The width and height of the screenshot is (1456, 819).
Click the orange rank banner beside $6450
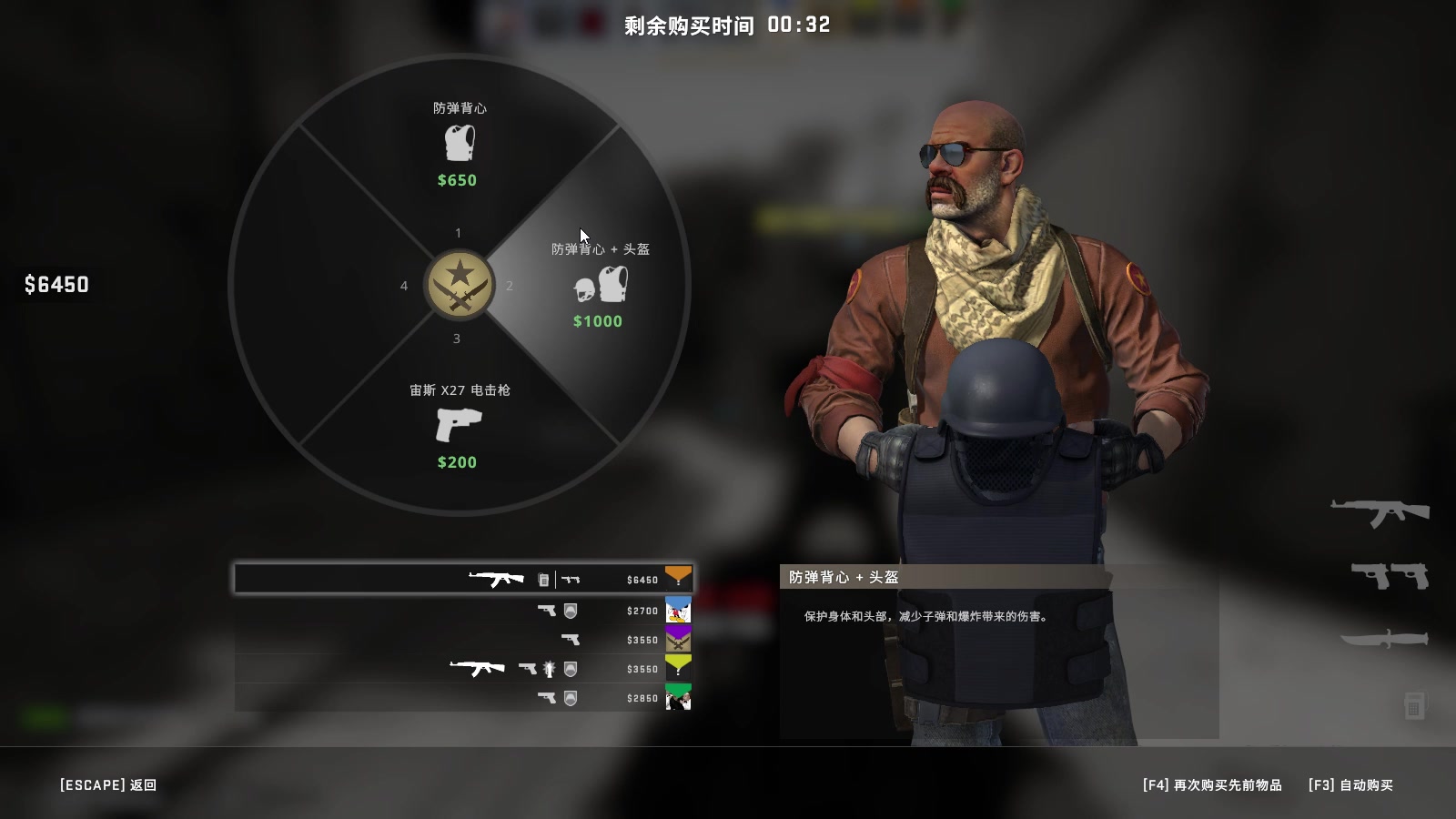[x=677, y=578]
